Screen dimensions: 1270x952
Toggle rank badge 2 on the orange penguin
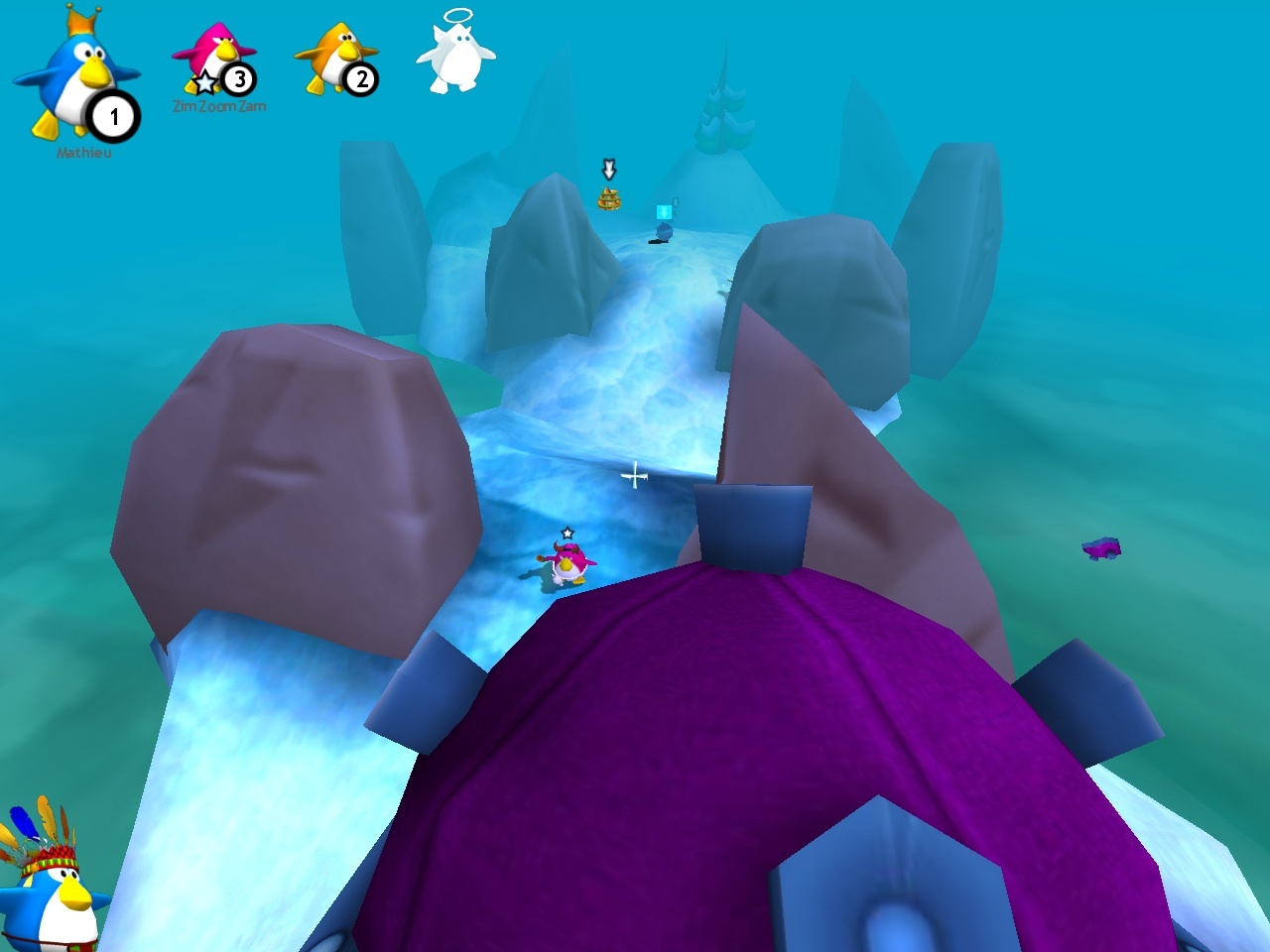pyautogui.click(x=361, y=79)
